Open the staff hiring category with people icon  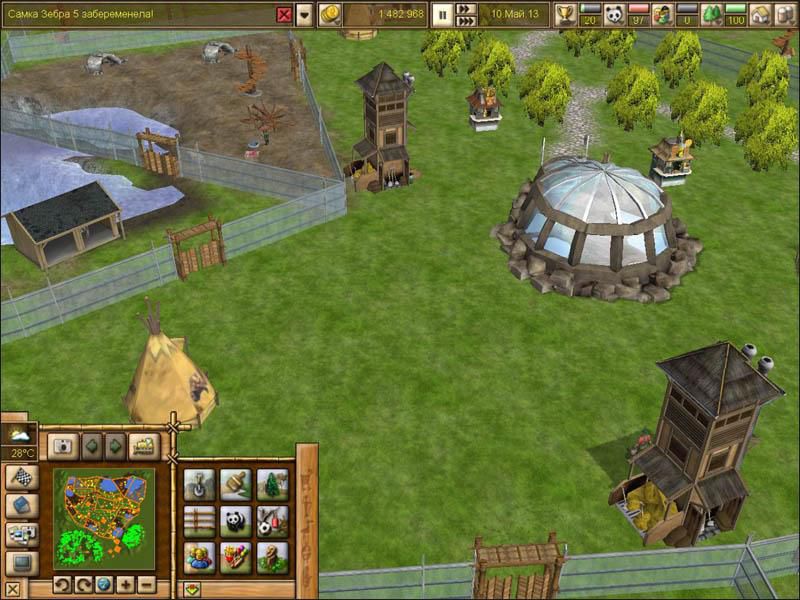(x=199, y=555)
